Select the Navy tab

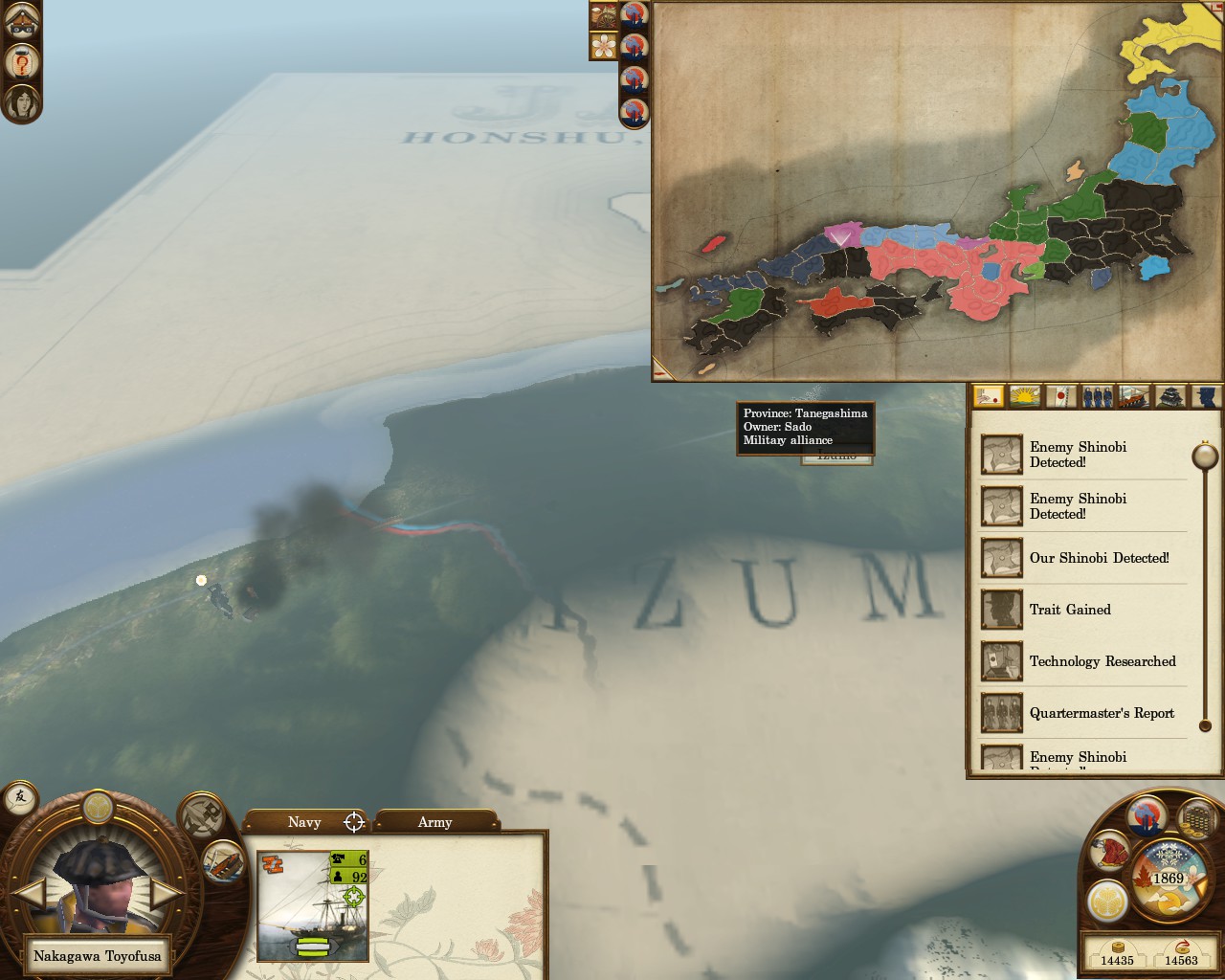[304, 822]
